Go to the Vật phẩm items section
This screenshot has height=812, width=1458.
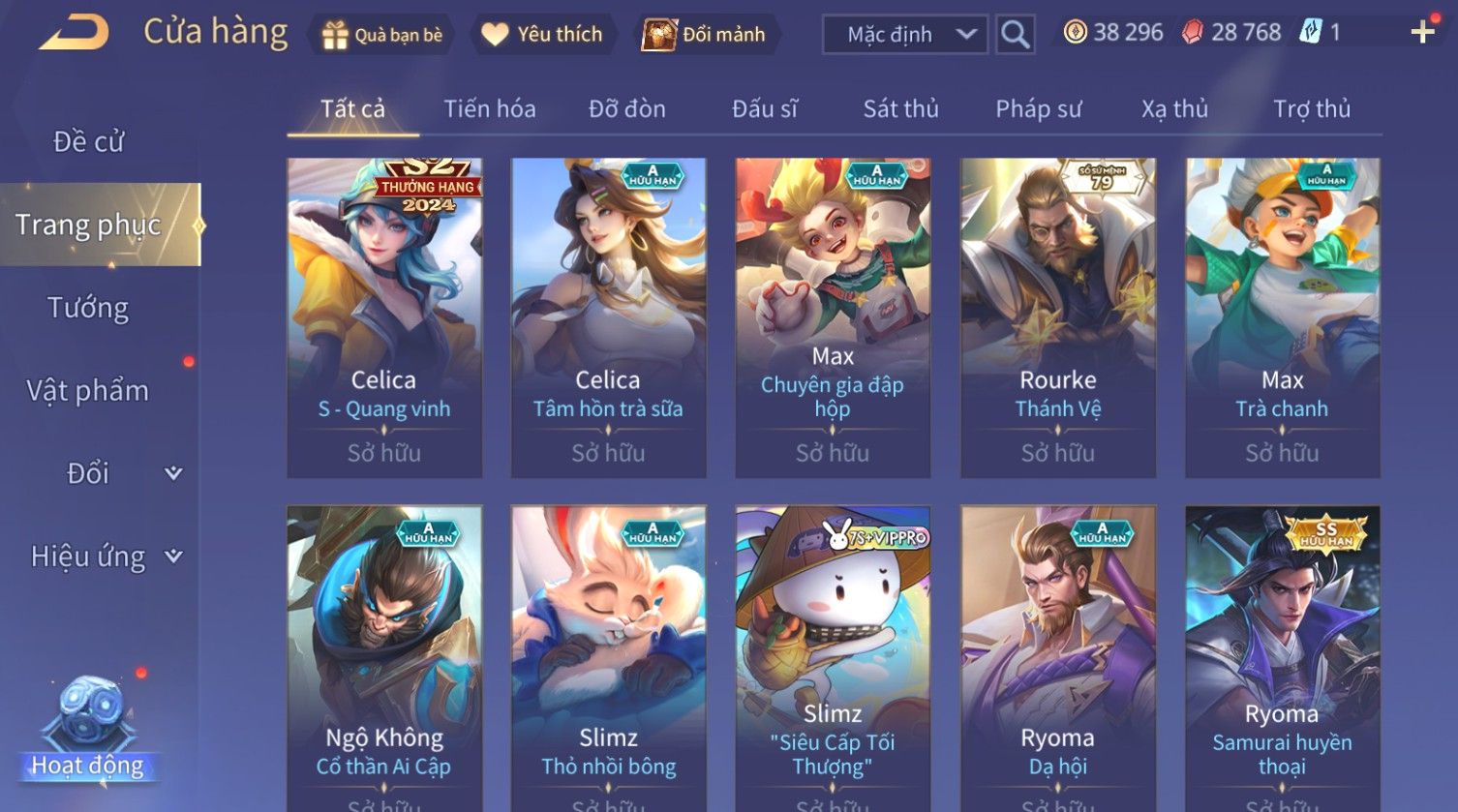click(88, 391)
